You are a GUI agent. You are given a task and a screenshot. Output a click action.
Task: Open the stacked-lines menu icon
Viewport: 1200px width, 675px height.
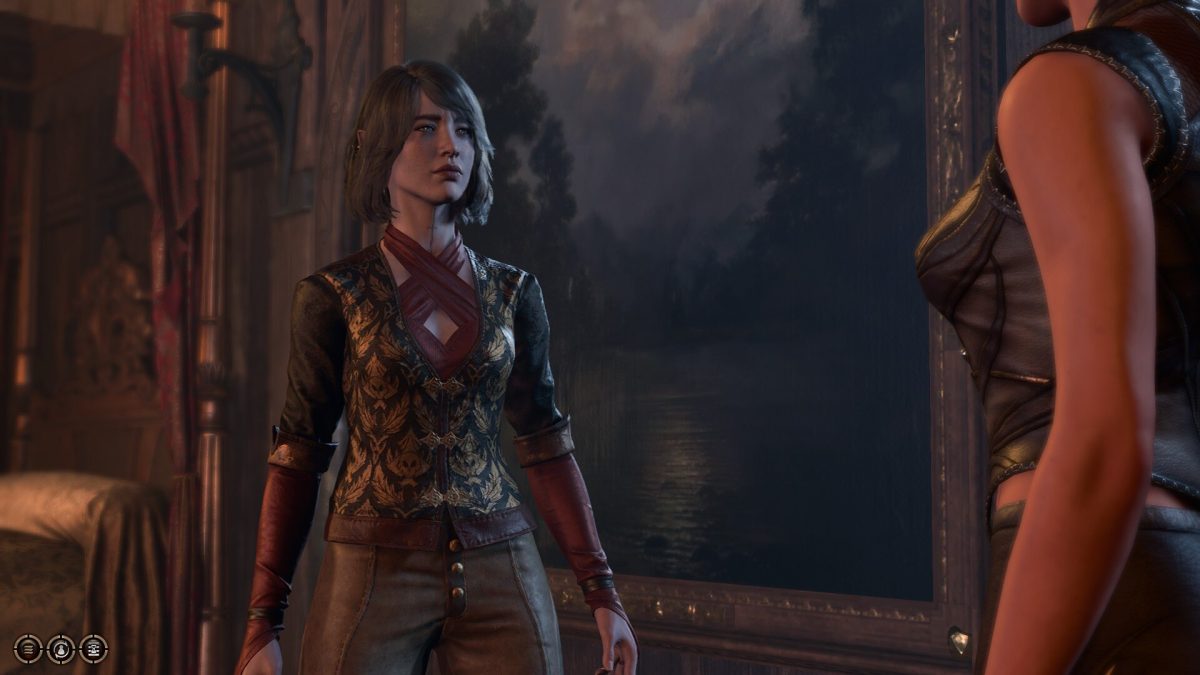pos(28,649)
